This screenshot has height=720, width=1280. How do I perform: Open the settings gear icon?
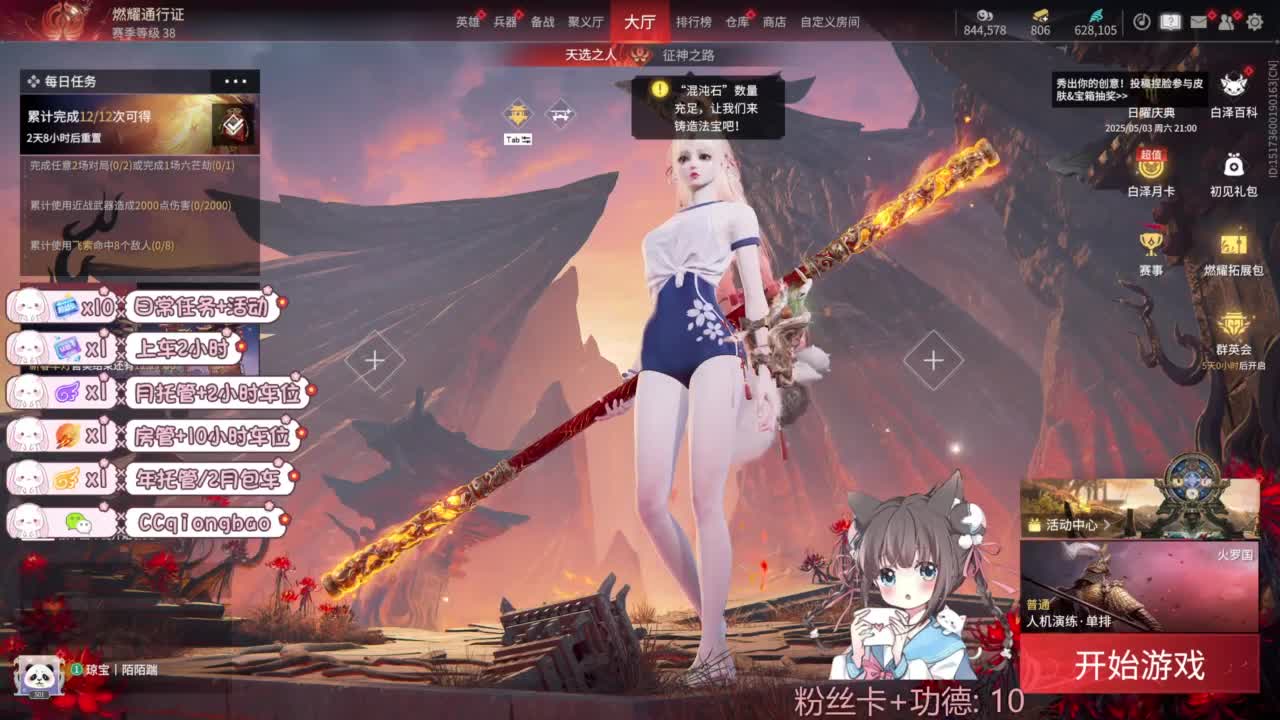coord(1257,20)
